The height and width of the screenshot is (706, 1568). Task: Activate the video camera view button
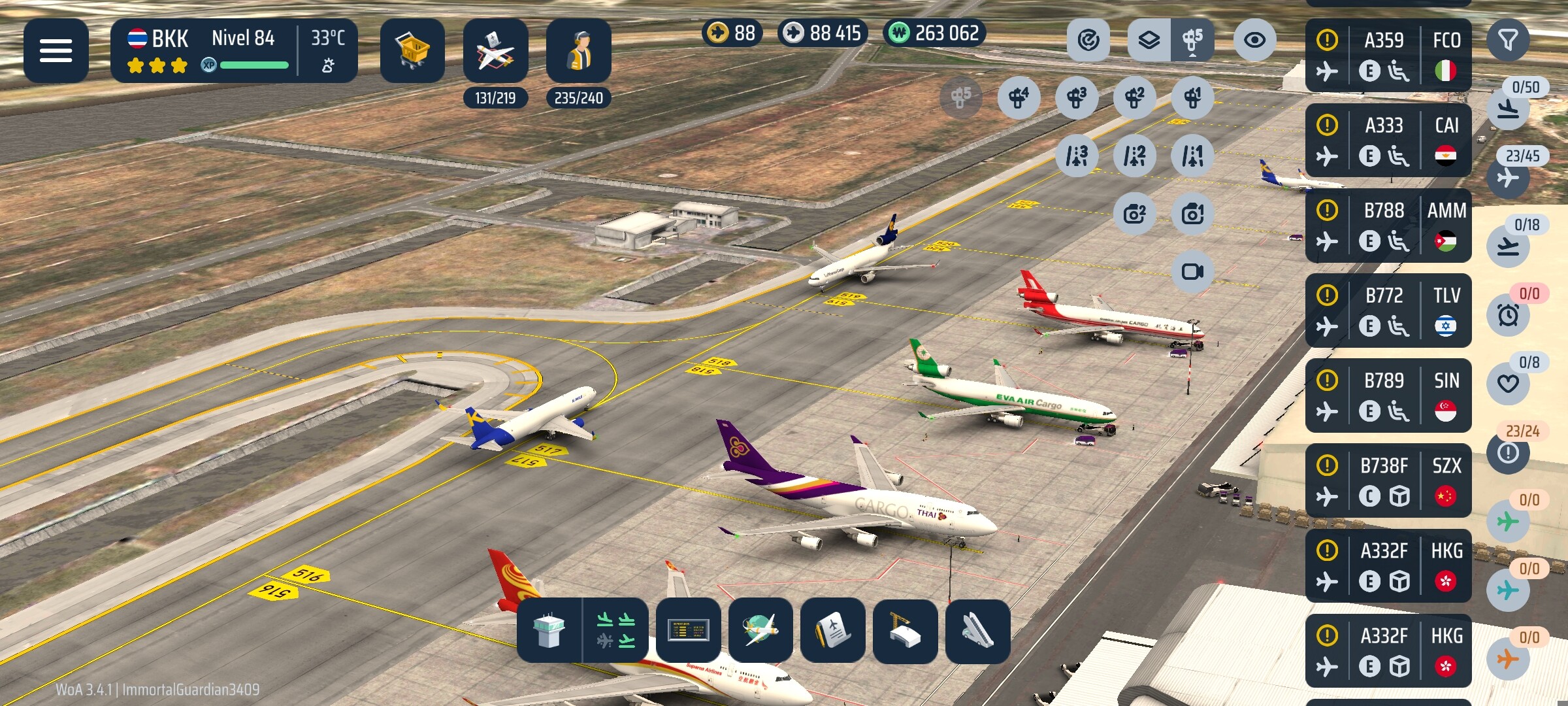click(x=1192, y=271)
